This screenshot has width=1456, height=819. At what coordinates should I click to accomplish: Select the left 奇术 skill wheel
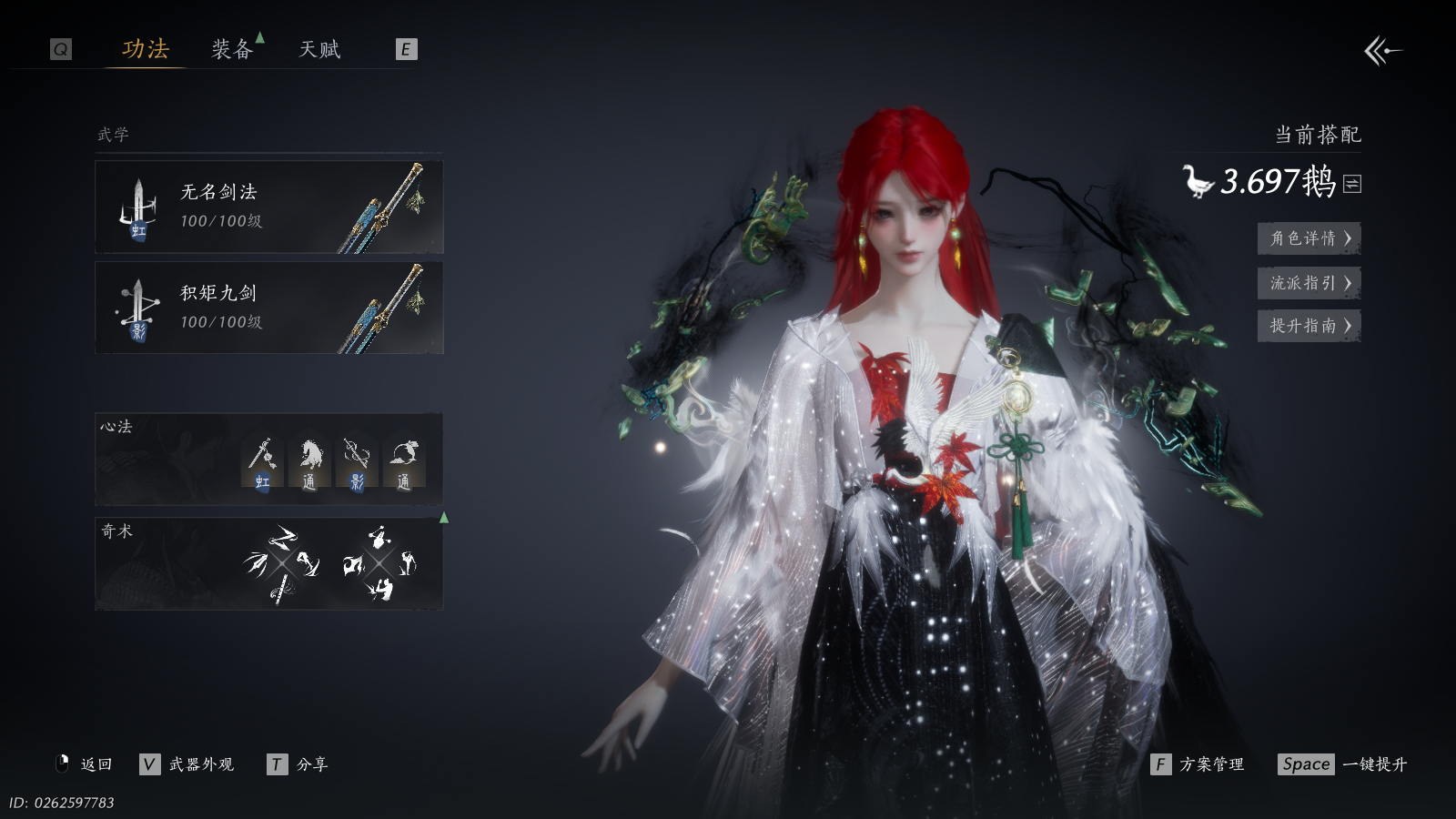coord(282,563)
